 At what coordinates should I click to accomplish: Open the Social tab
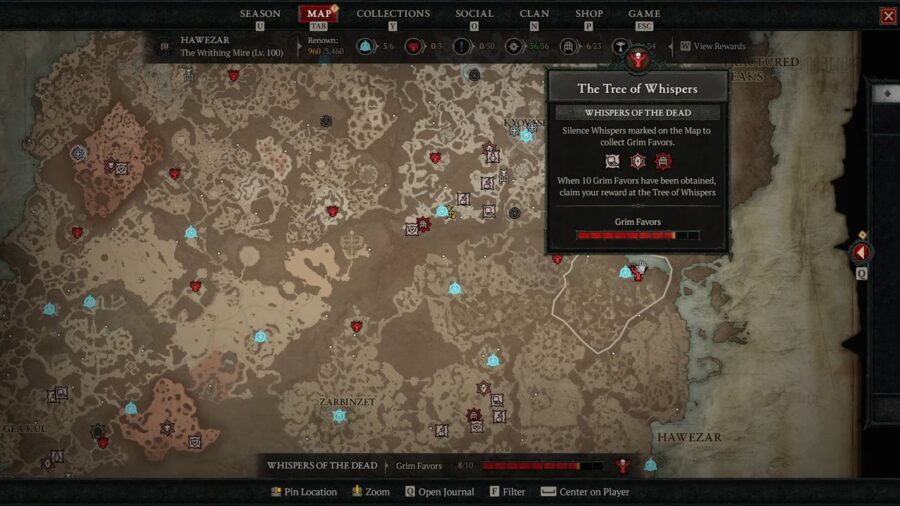(x=474, y=14)
